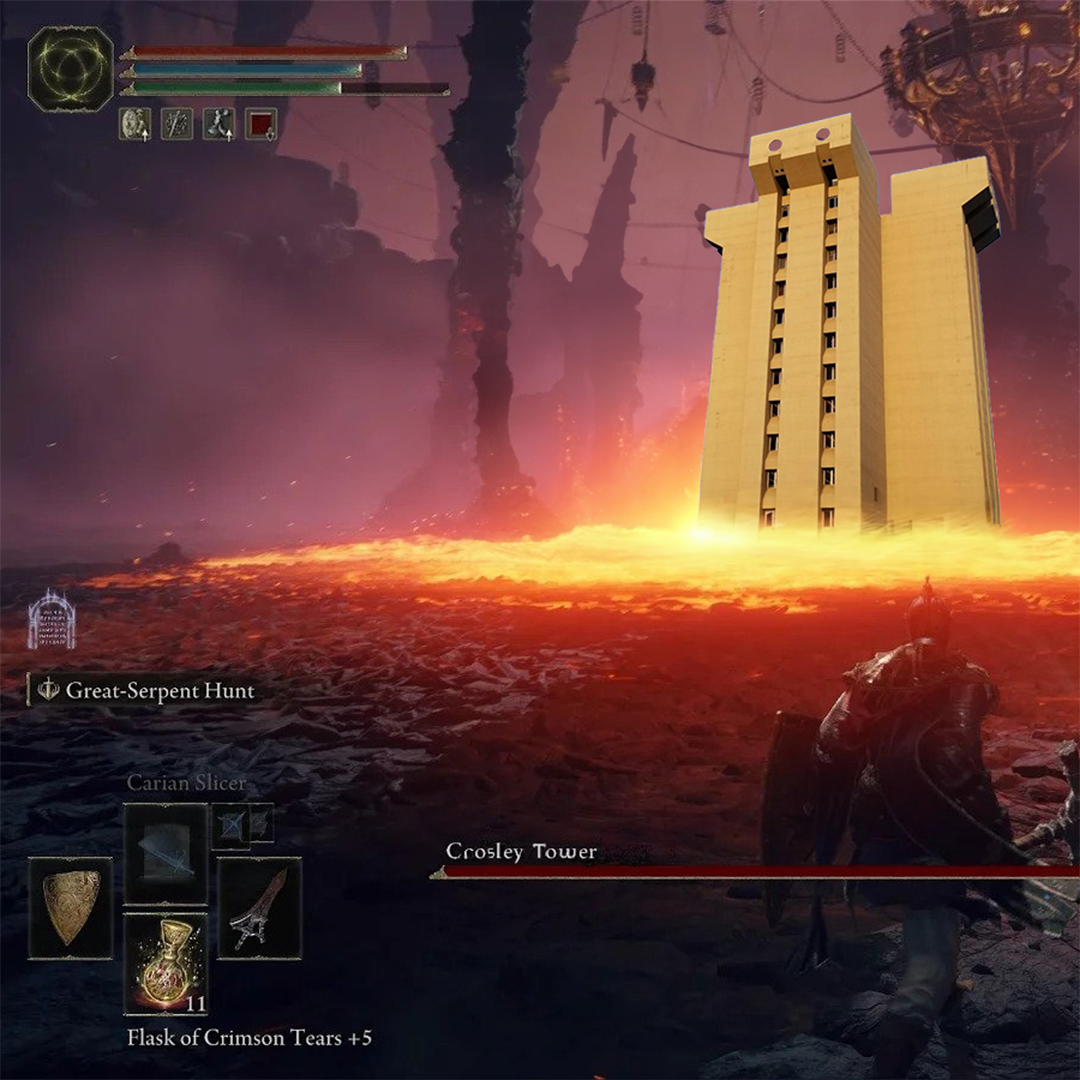Click the glowing green rune emblem
Viewport: 1080px width, 1080px height.
(70, 69)
